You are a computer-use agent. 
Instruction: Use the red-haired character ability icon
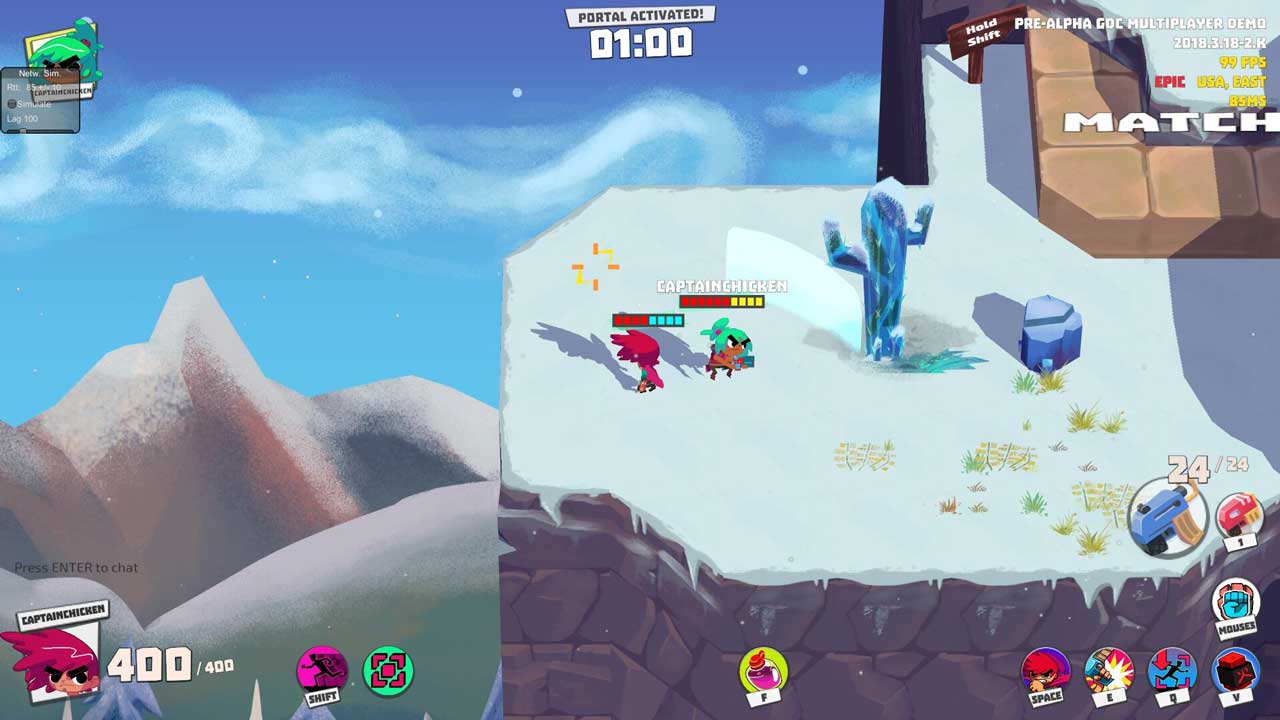1045,670
